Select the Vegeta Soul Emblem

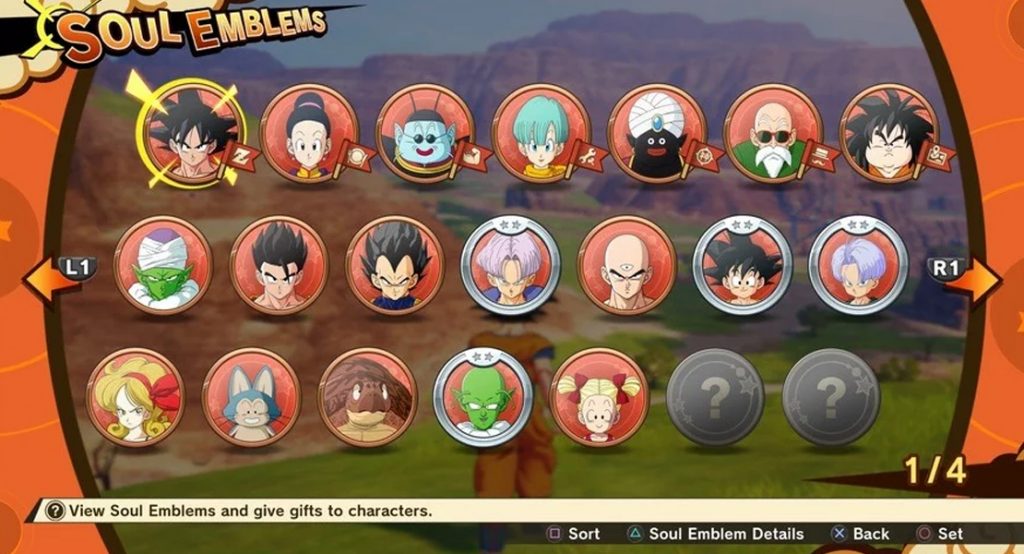[x=395, y=266]
